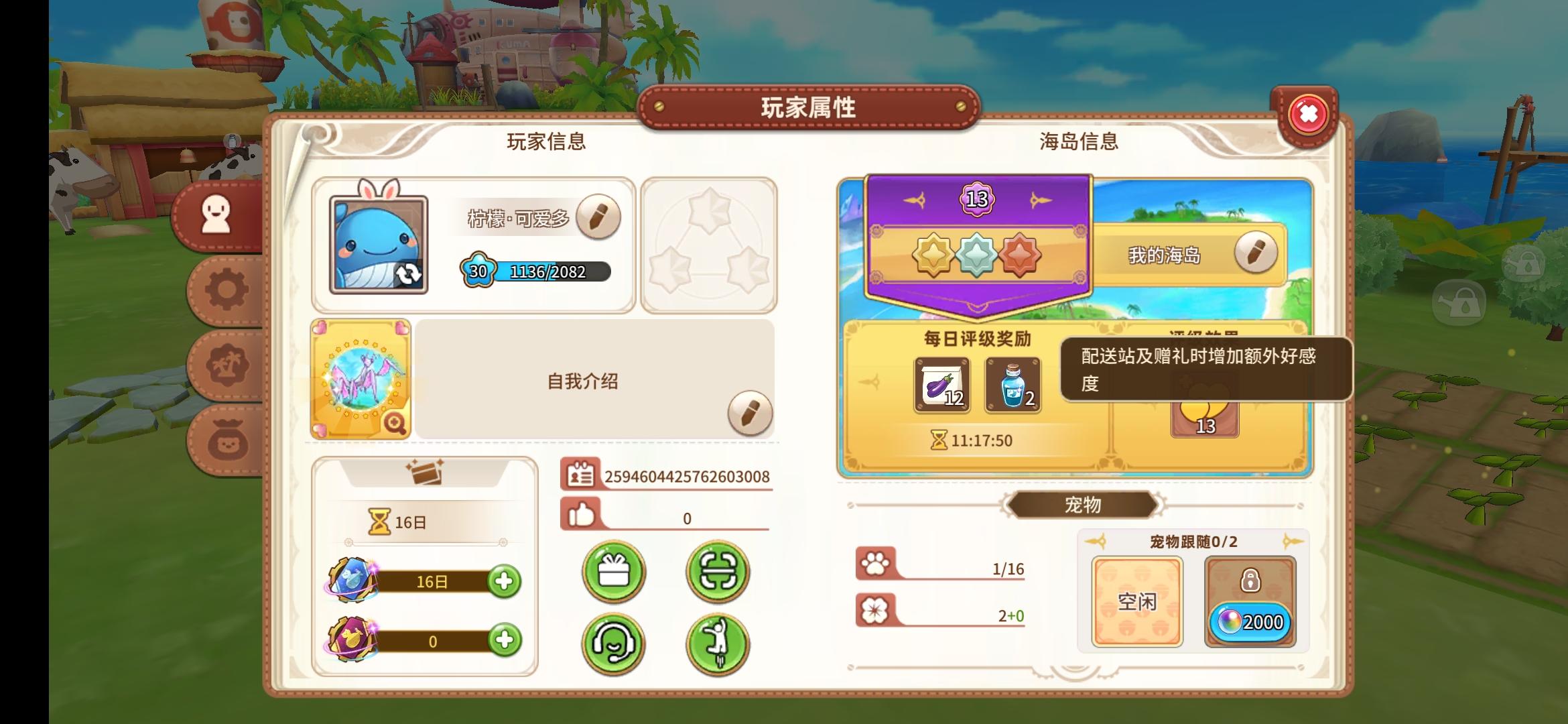The width and height of the screenshot is (1568, 724).
Task: Click the green gift box icon
Action: (614, 573)
